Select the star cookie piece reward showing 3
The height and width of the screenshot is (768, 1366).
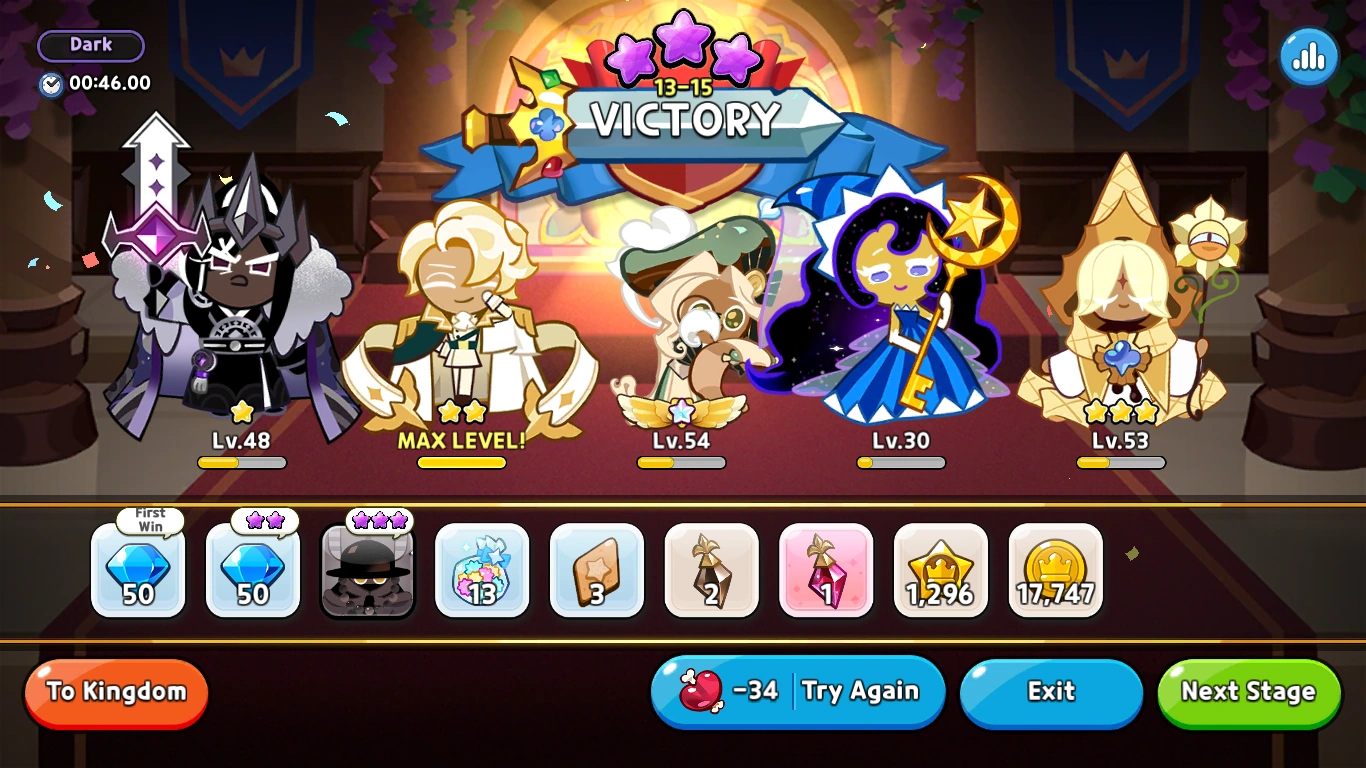click(596, 573)
